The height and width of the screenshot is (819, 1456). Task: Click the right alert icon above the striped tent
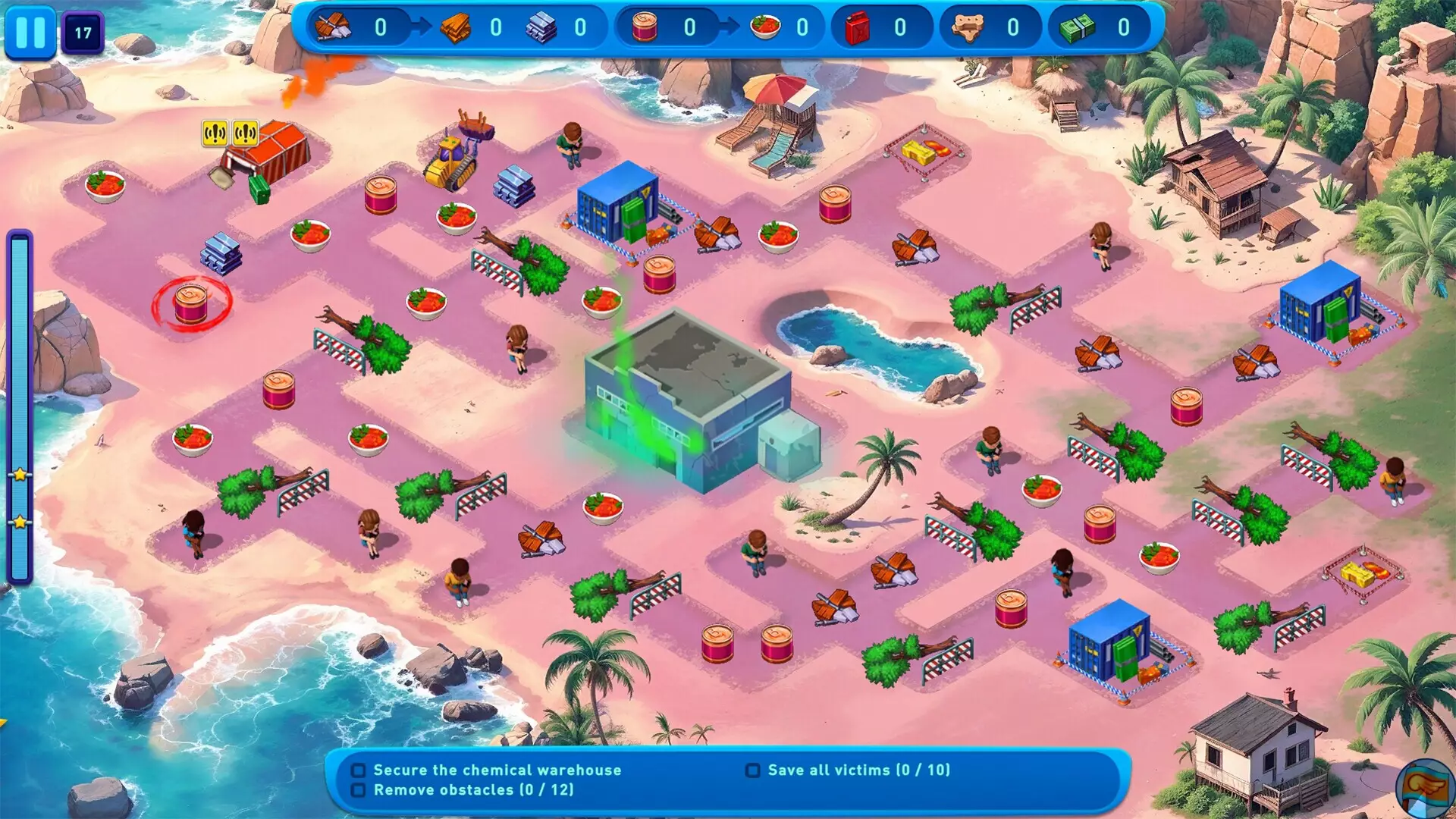point(246,133)
